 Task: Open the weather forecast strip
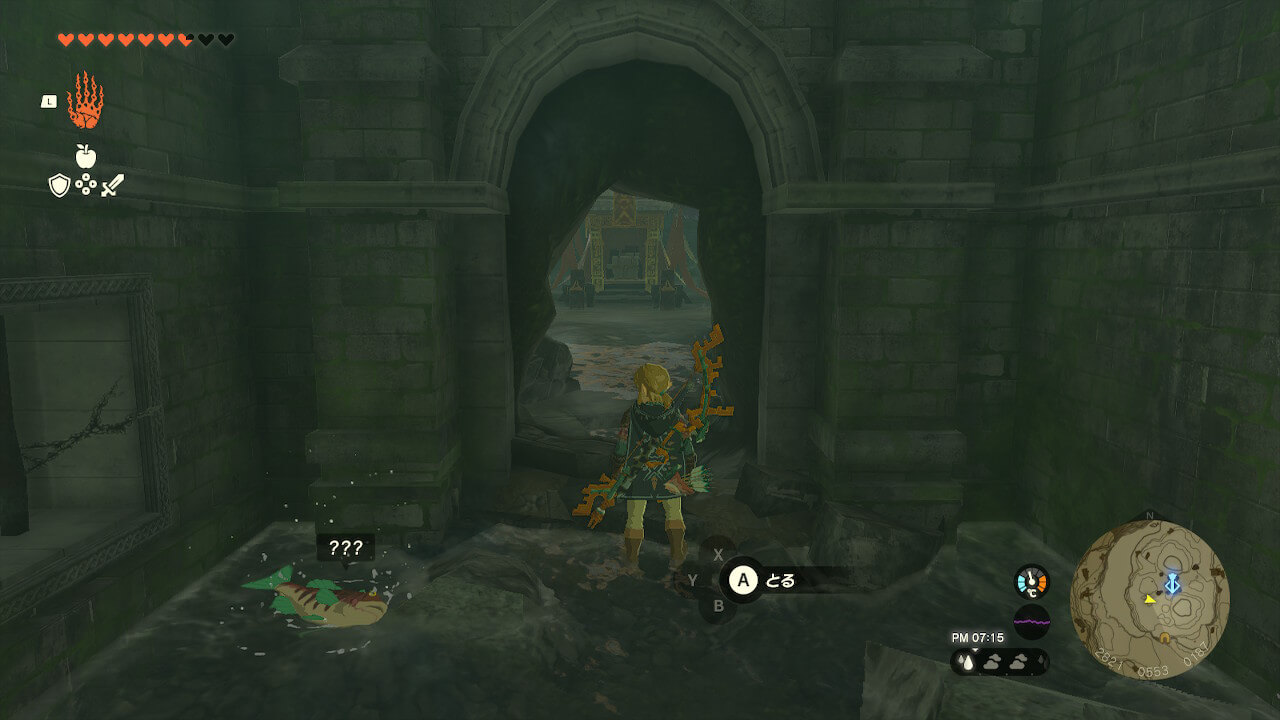[x=999, y=661]
